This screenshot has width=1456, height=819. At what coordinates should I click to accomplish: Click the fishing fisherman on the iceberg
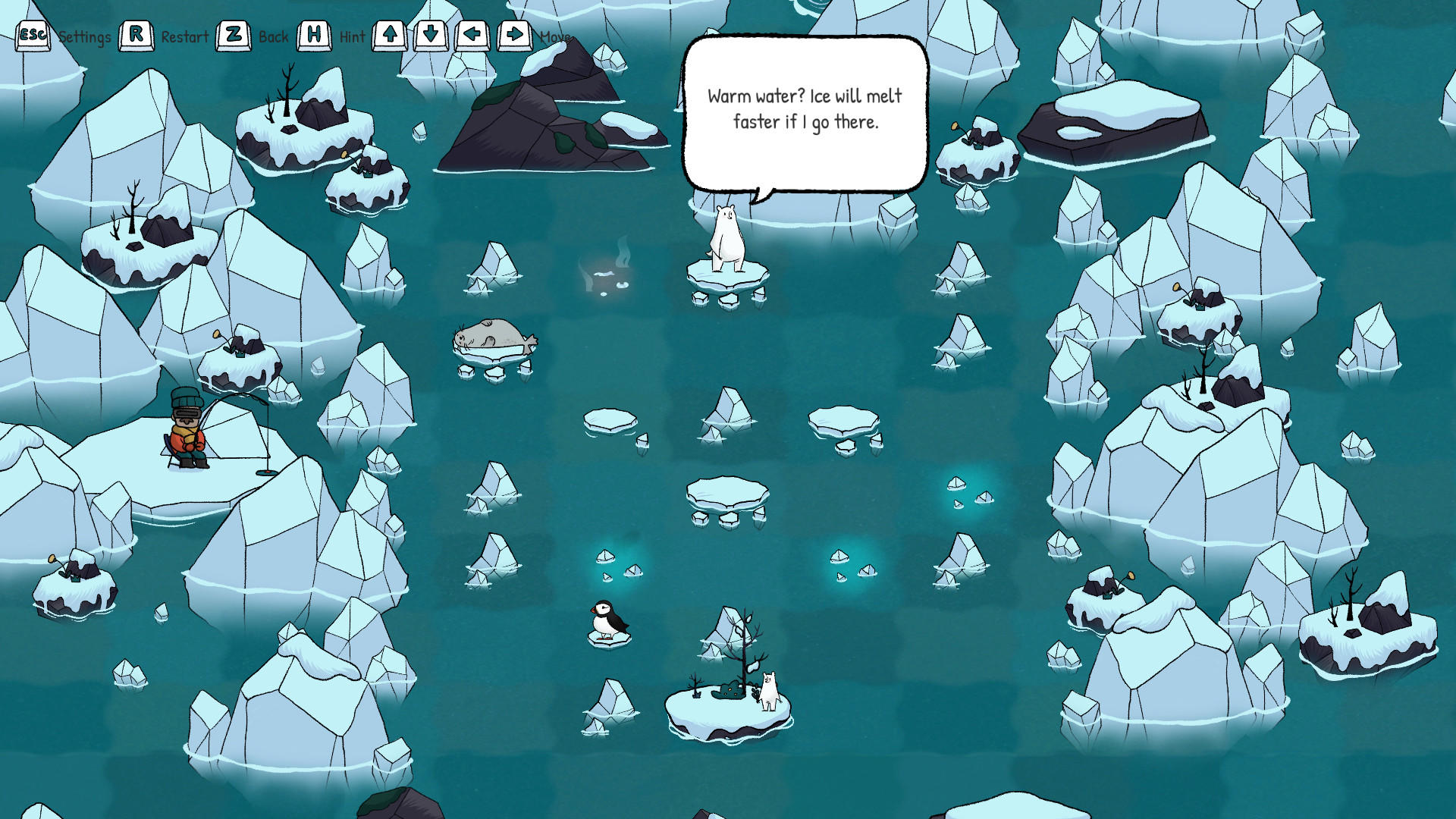(187, 428)
